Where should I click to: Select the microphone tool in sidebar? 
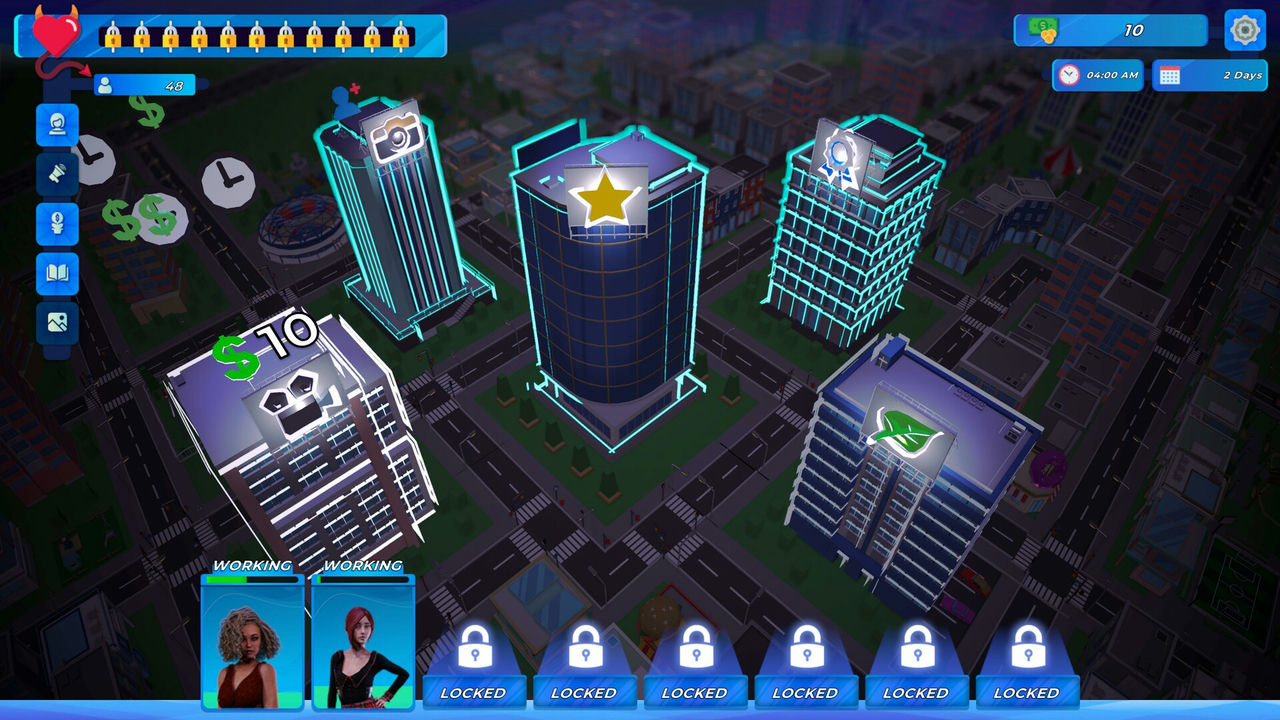[55, 175]
